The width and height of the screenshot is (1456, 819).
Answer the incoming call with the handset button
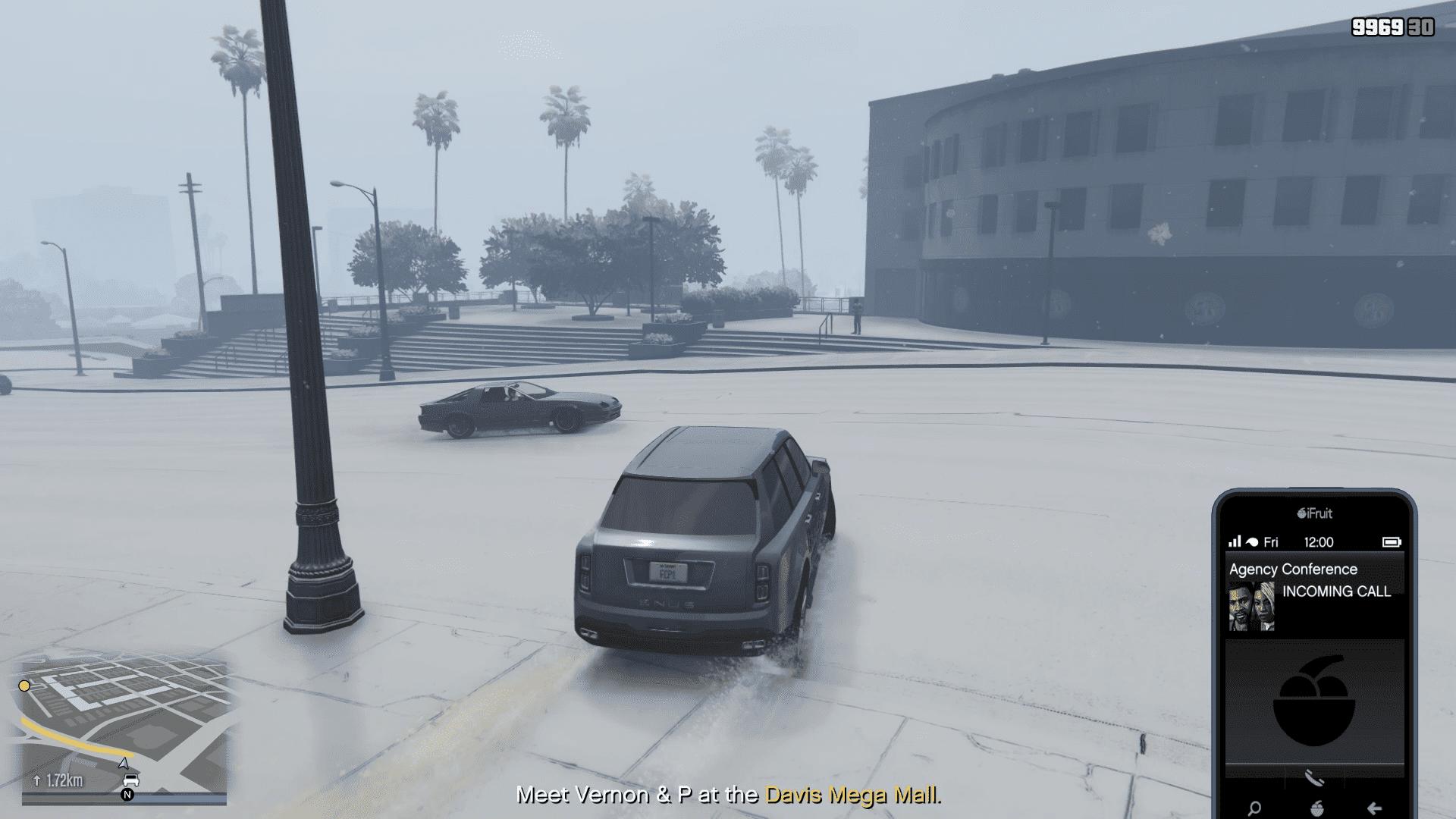tap(1314, 777)
